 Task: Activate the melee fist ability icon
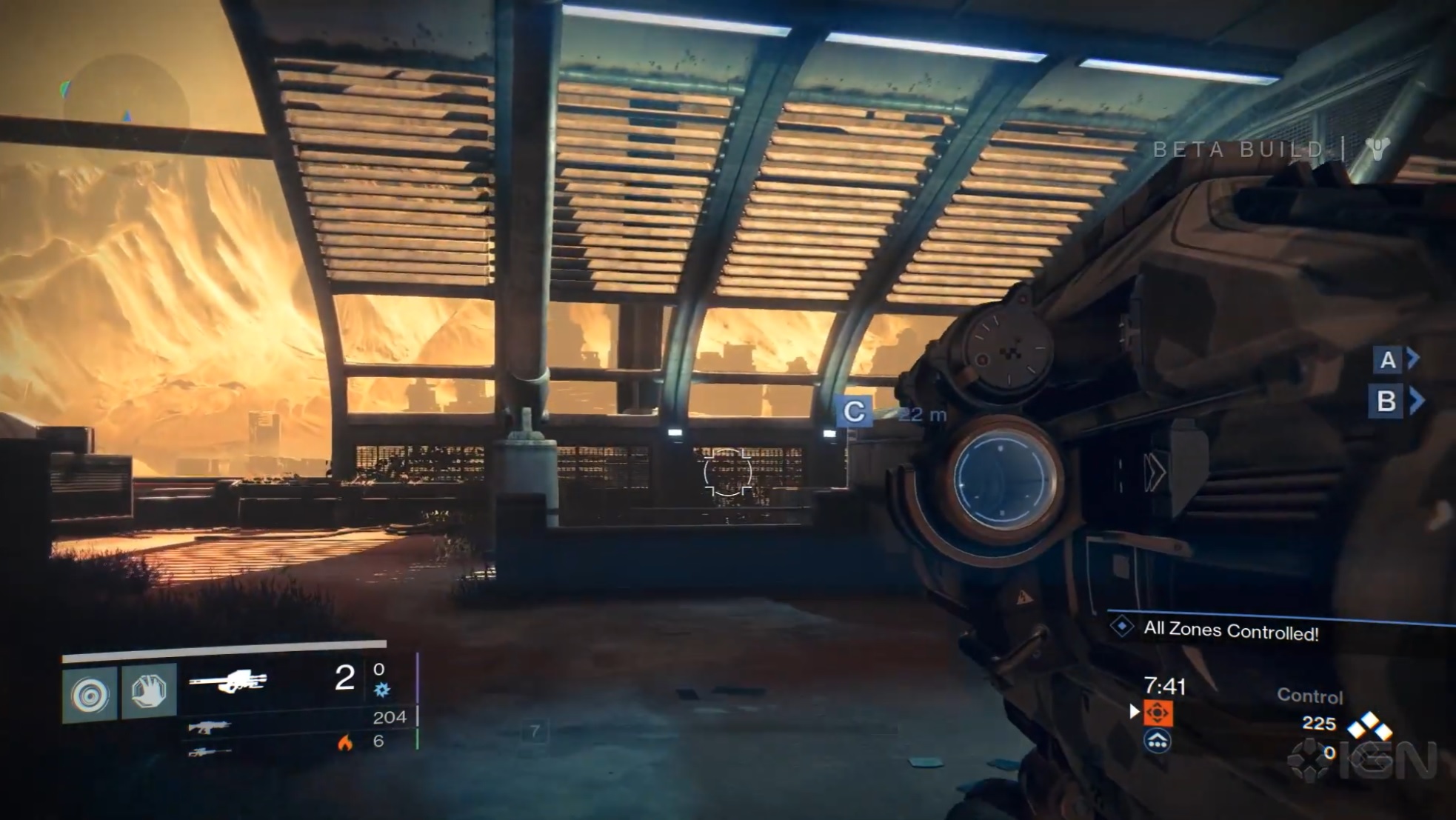click(x=149, y=692)
